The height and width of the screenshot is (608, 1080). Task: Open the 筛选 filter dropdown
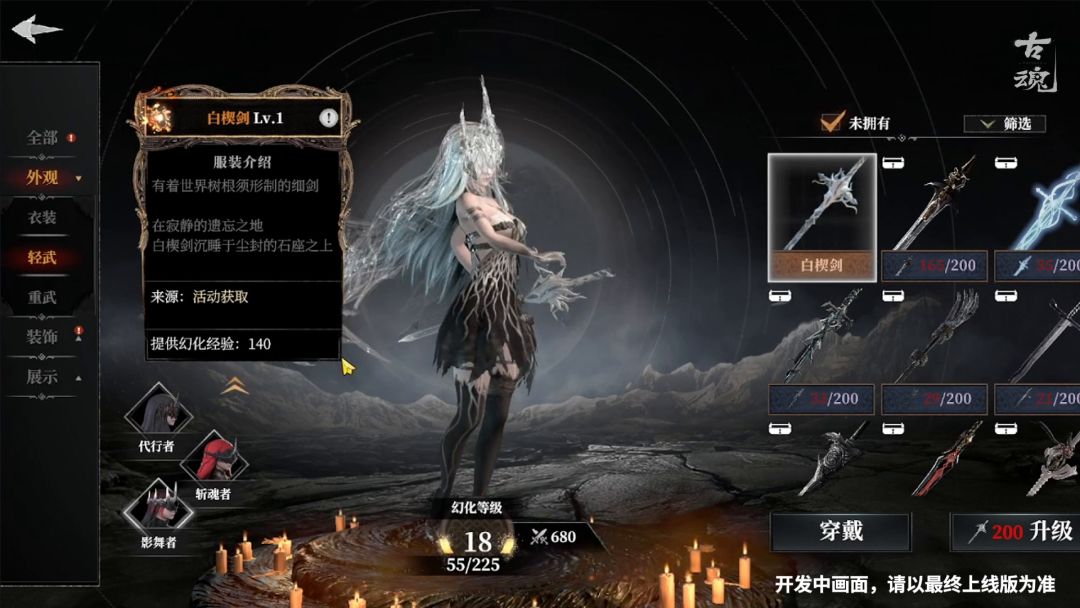1004,124
